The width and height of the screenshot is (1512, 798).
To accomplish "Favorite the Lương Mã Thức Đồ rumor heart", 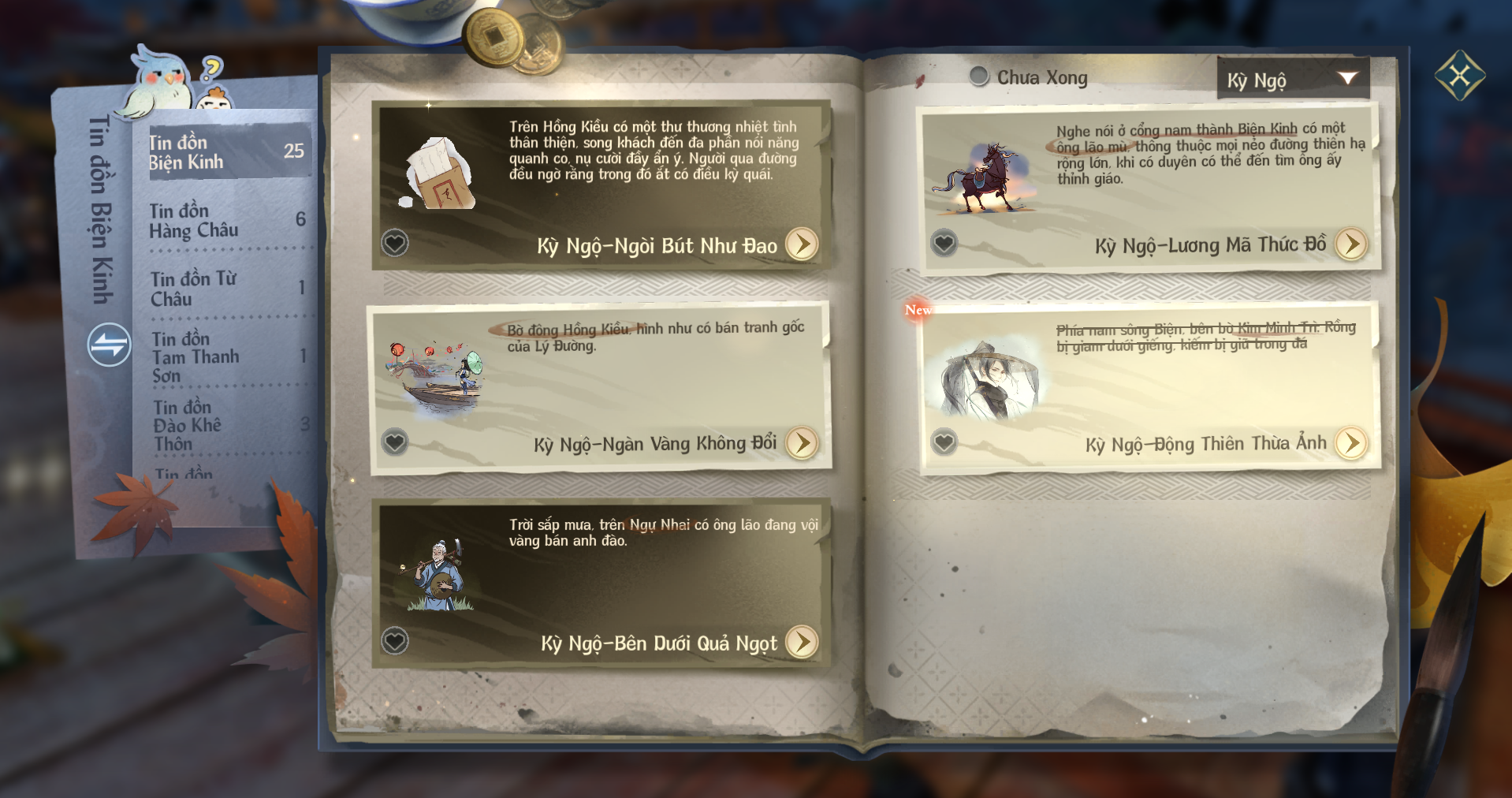I will (x=944, y=243).
